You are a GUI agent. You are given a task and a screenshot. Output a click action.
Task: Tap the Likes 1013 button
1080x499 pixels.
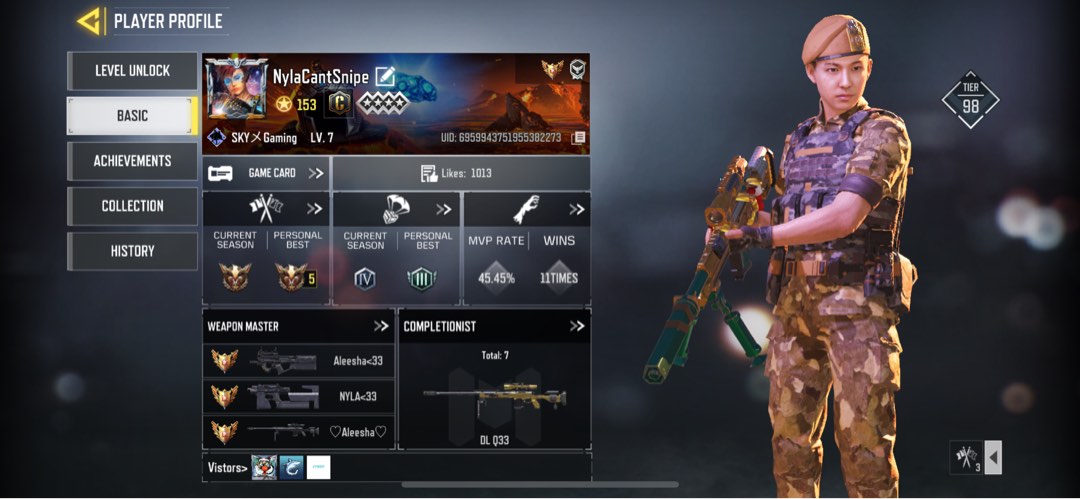(460, 173)
